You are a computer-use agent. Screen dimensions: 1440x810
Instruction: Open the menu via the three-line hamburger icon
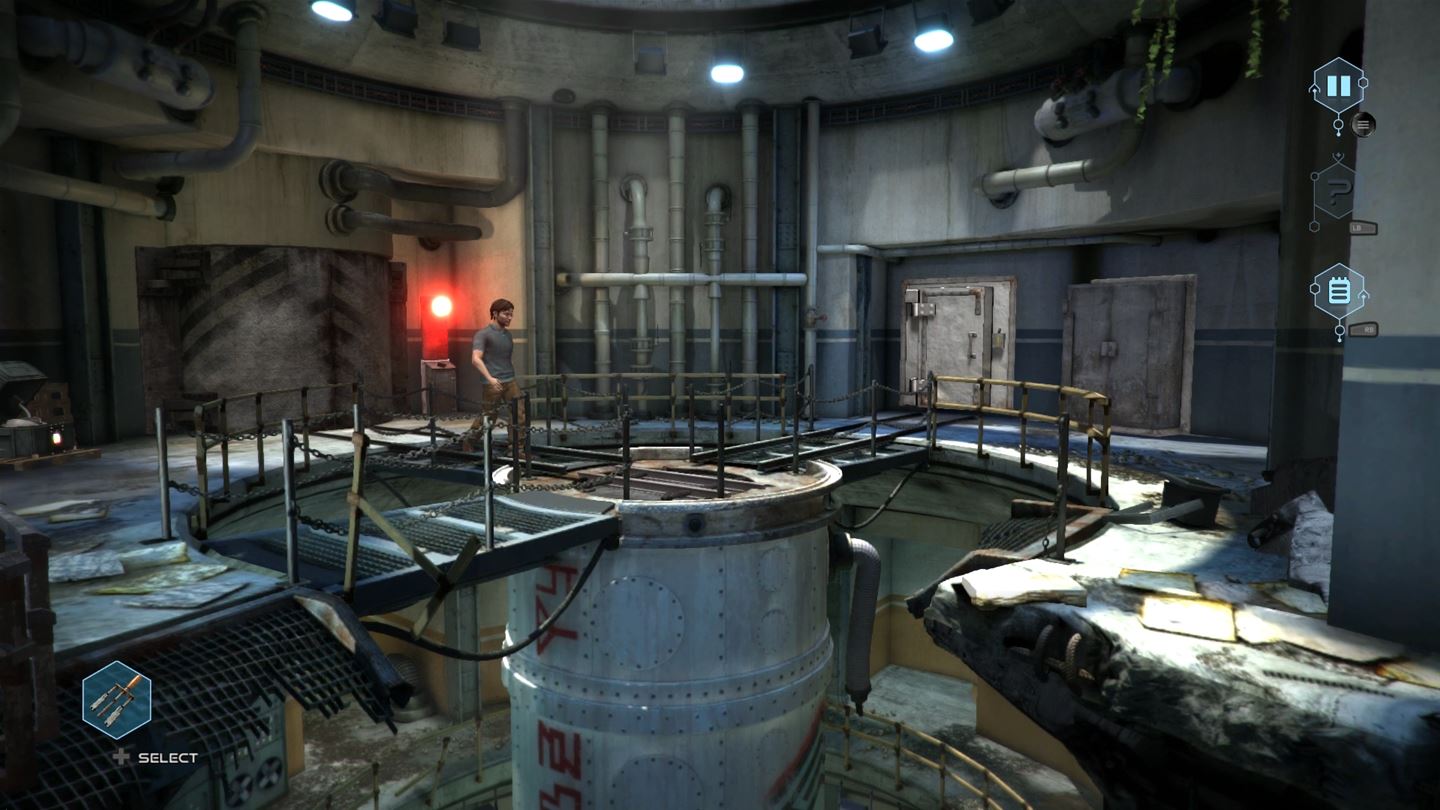[1364, 125]
